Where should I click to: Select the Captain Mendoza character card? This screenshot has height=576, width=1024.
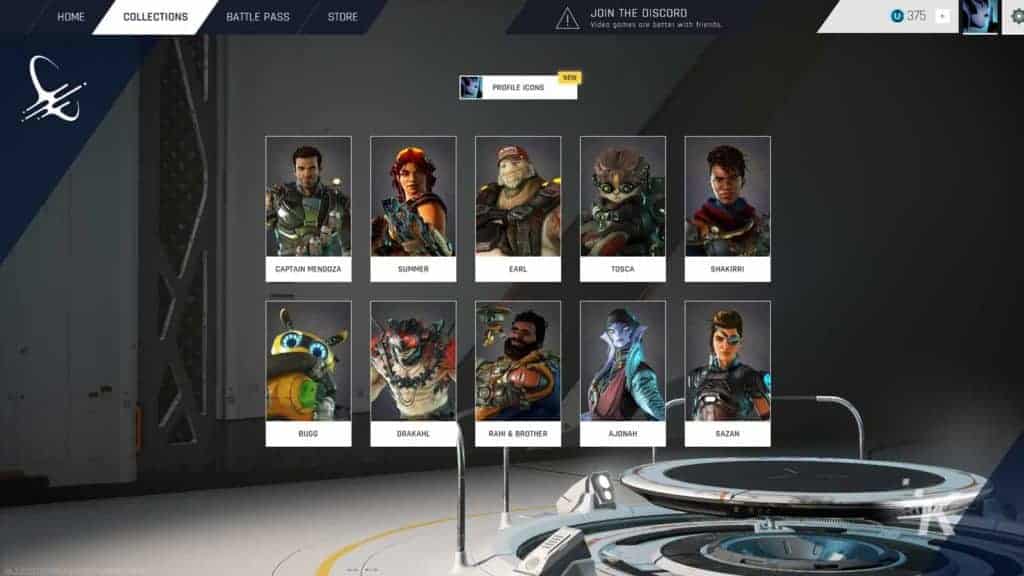[x=308, y=208]
